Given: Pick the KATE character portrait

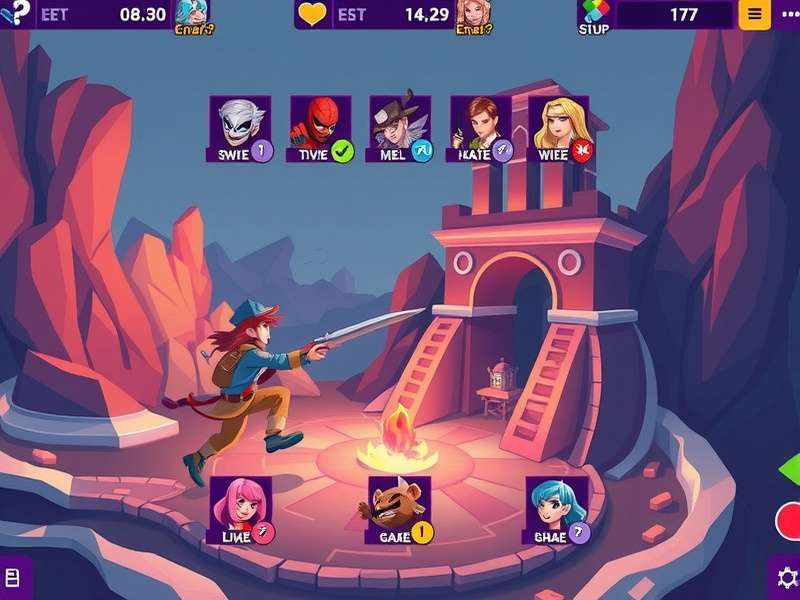Looking at the screenshot, I should [480, 126].
